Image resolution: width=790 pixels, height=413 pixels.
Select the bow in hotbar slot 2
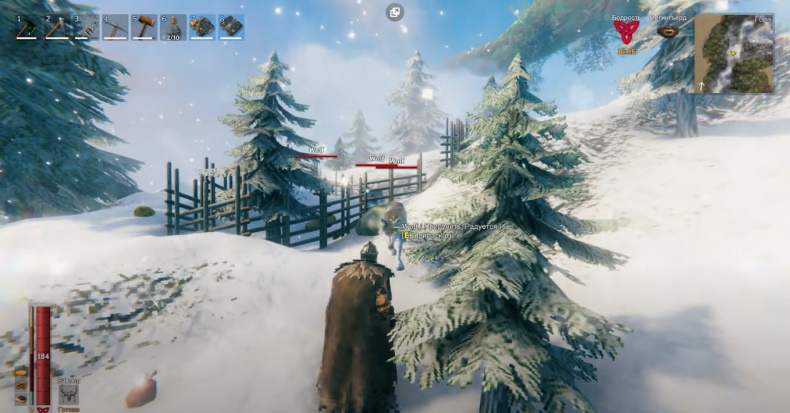pos(58,27)
